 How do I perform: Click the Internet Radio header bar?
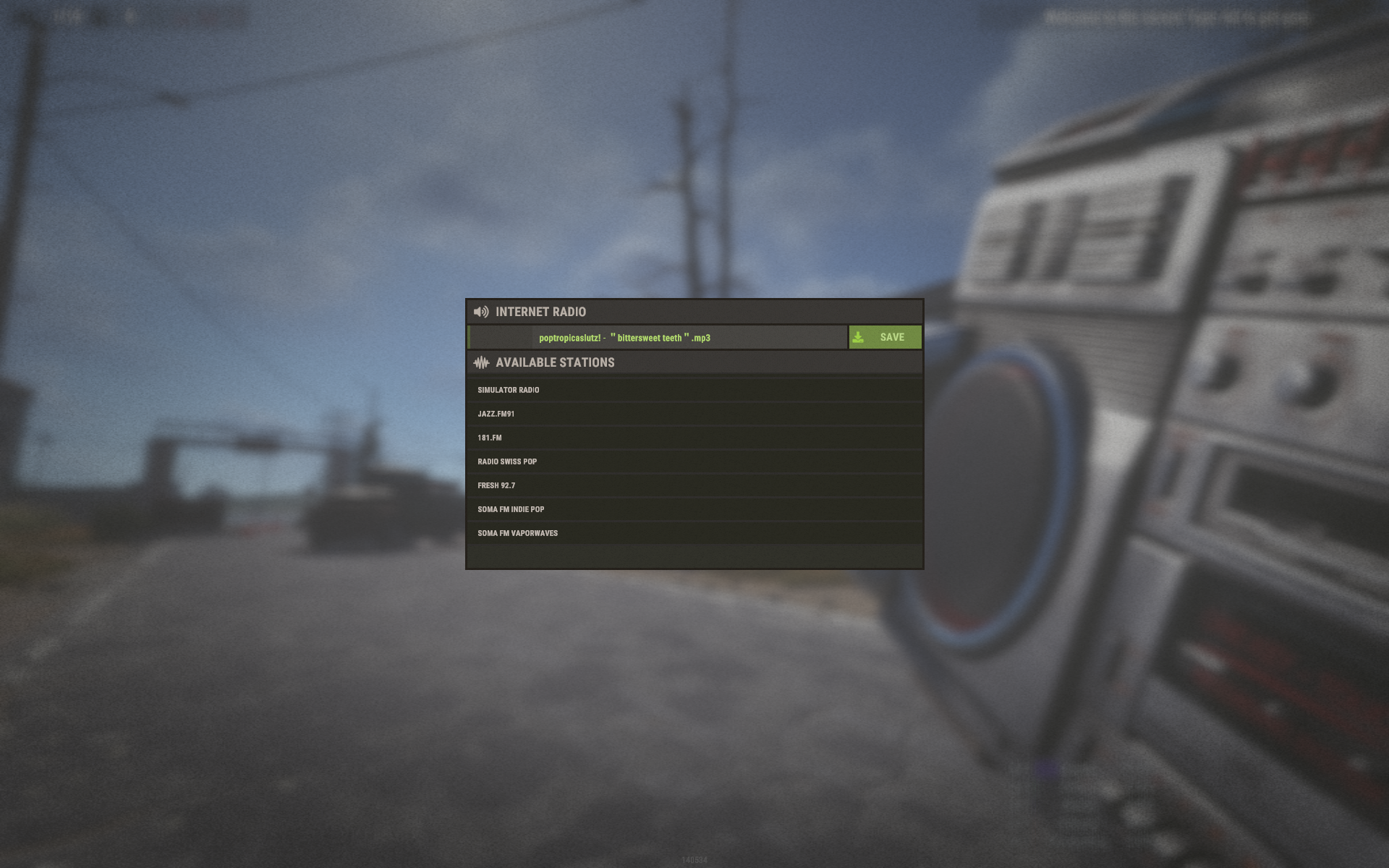pyautogui.click(x=694, y=312)
